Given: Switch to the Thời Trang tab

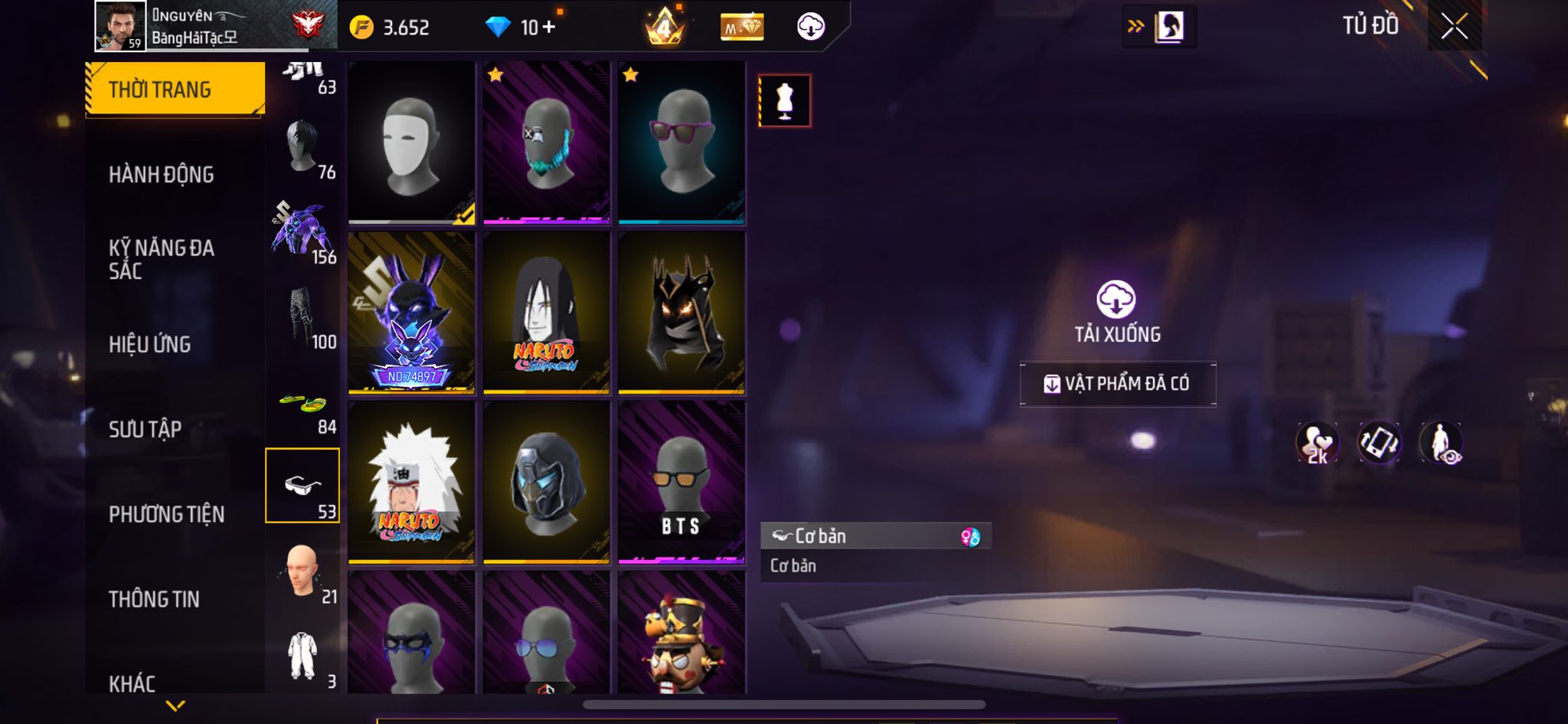Looking at the screenshot, I should pyautogui.click(x=175, y=90).
